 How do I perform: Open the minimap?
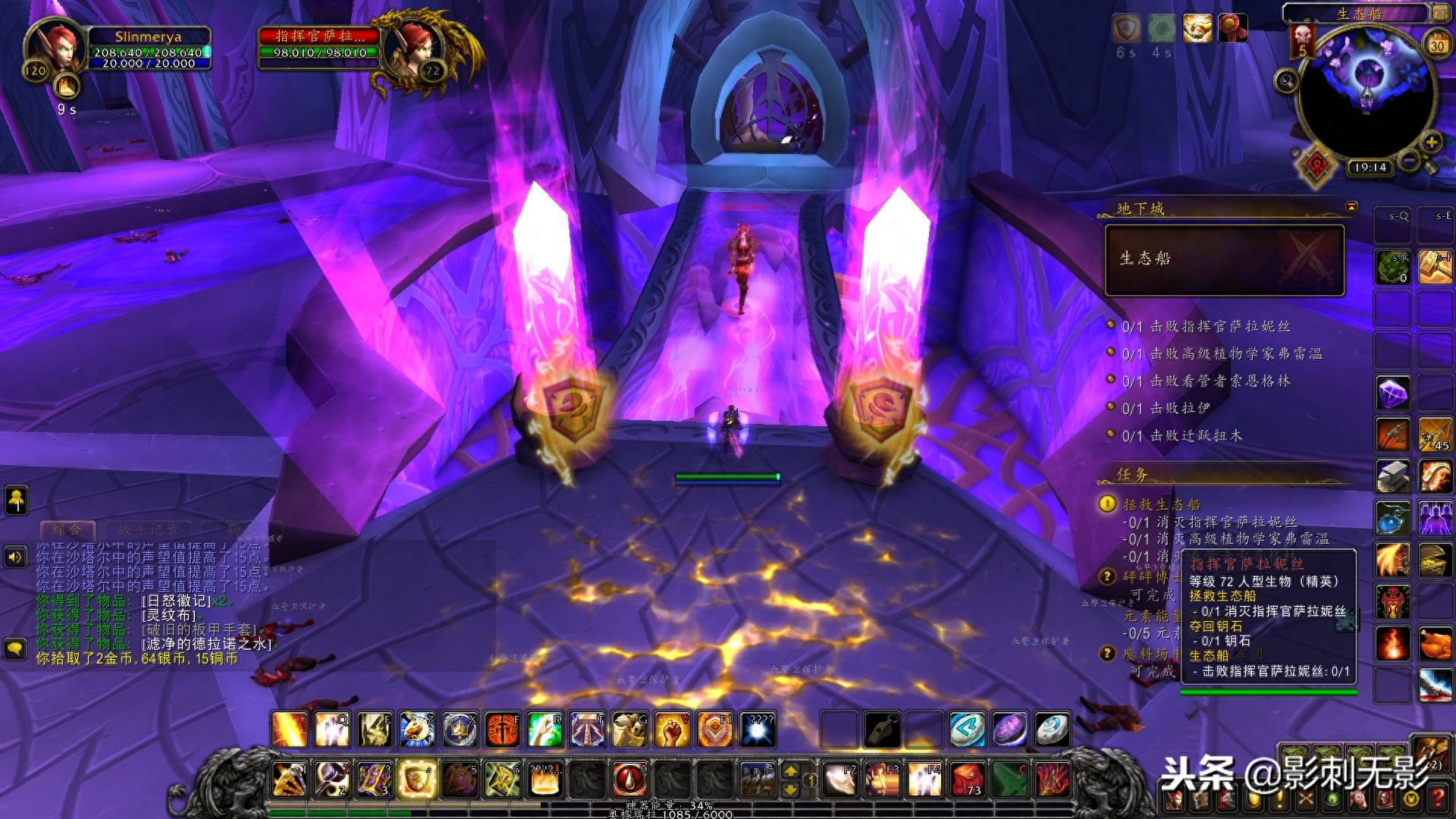(1367, 93)
